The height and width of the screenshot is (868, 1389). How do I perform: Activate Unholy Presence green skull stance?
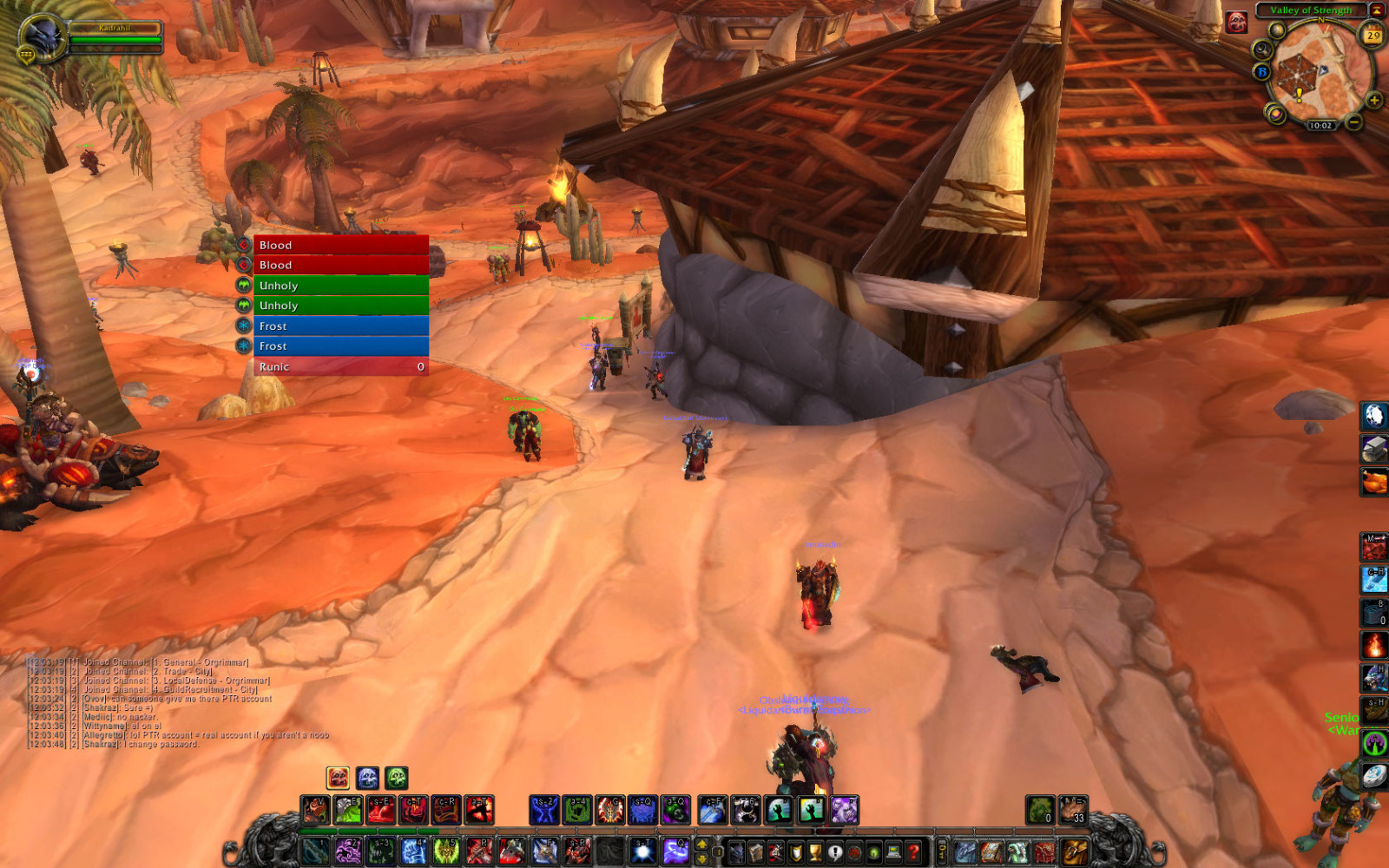pyautogui.click(x=397, y=778)
